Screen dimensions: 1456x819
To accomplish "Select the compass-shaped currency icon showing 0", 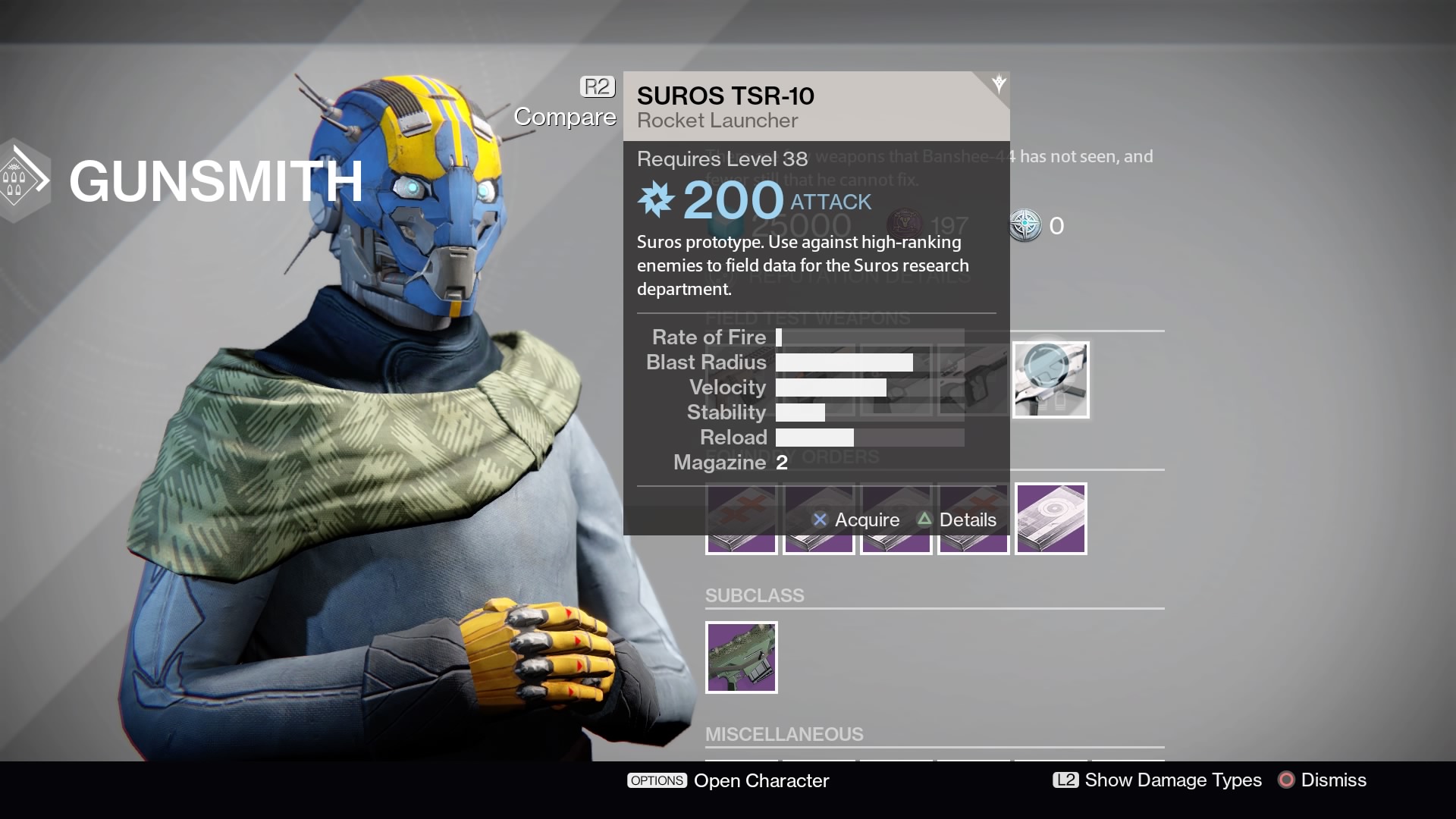I will [1026, 225].
